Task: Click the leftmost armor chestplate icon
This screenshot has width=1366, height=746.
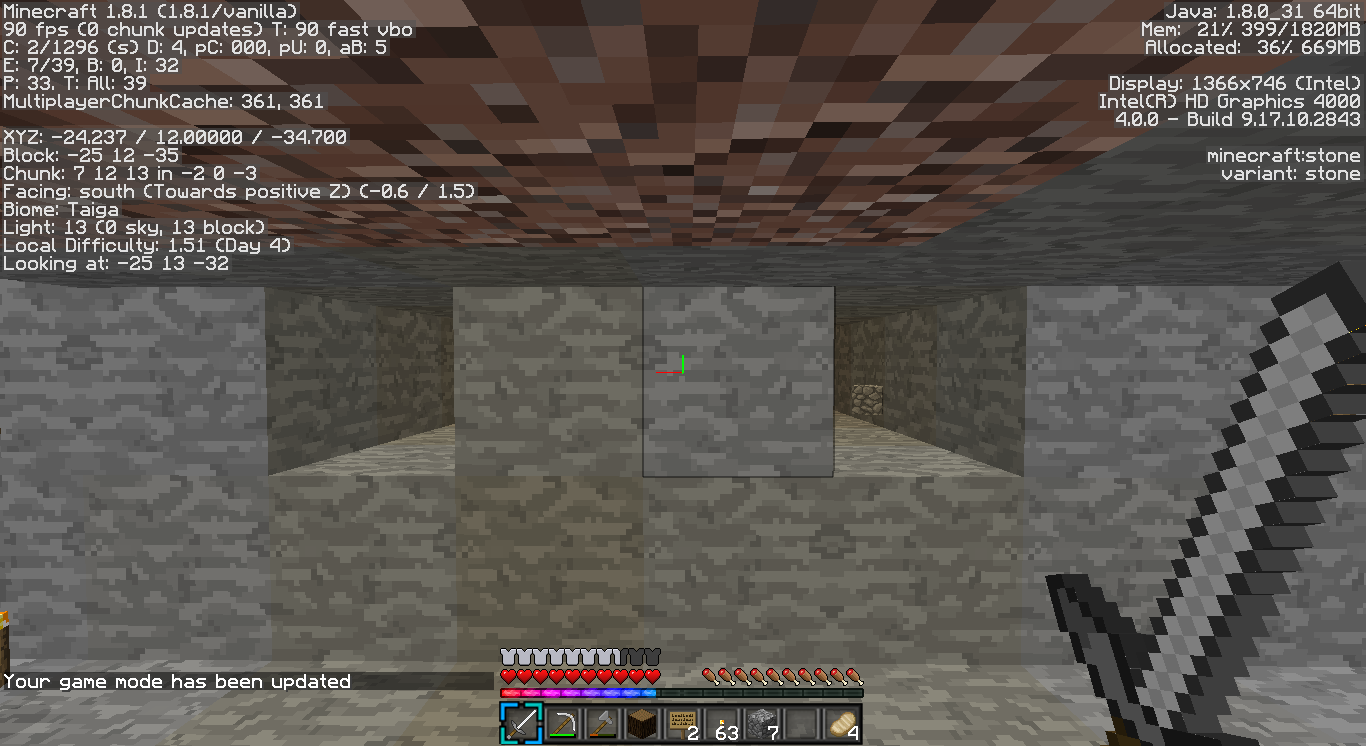Action: [x=505, y=657]
